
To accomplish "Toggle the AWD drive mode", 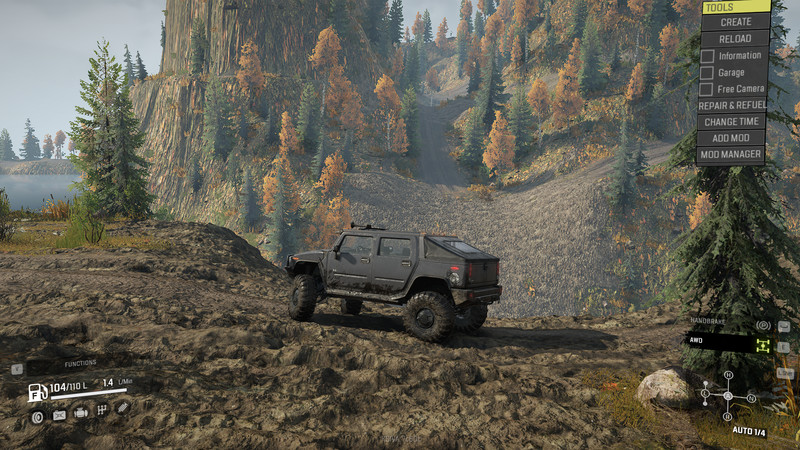I will 763,344.
